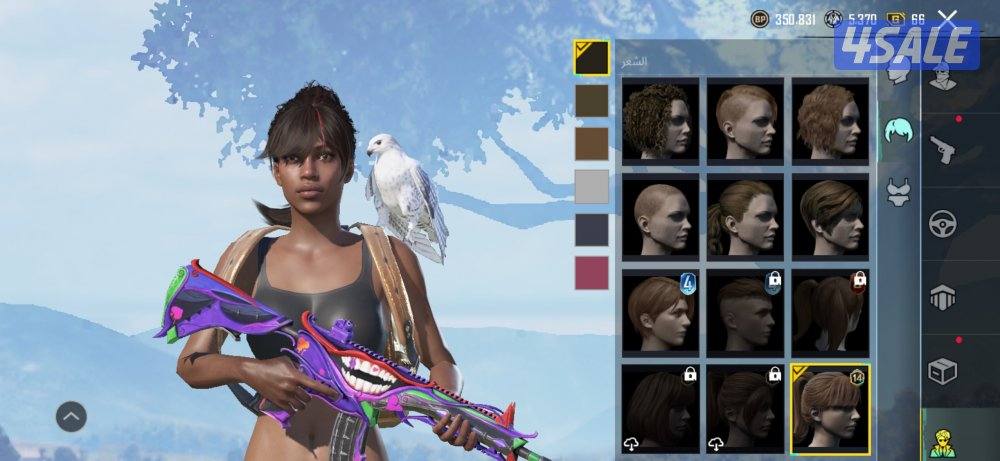Pick the light gray hair color swatch
Image resolution: width=1000 pixels, height=461 pixels.
click(591, 187)
